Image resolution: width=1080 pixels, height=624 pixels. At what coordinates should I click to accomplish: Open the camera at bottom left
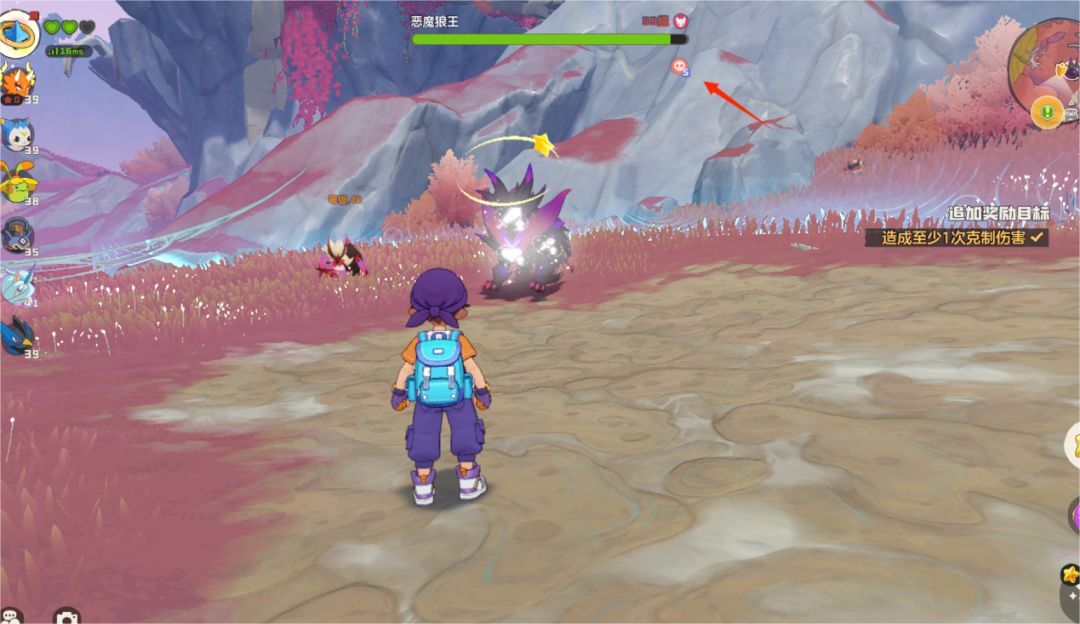pyautogui.click(x=66, y=617)
